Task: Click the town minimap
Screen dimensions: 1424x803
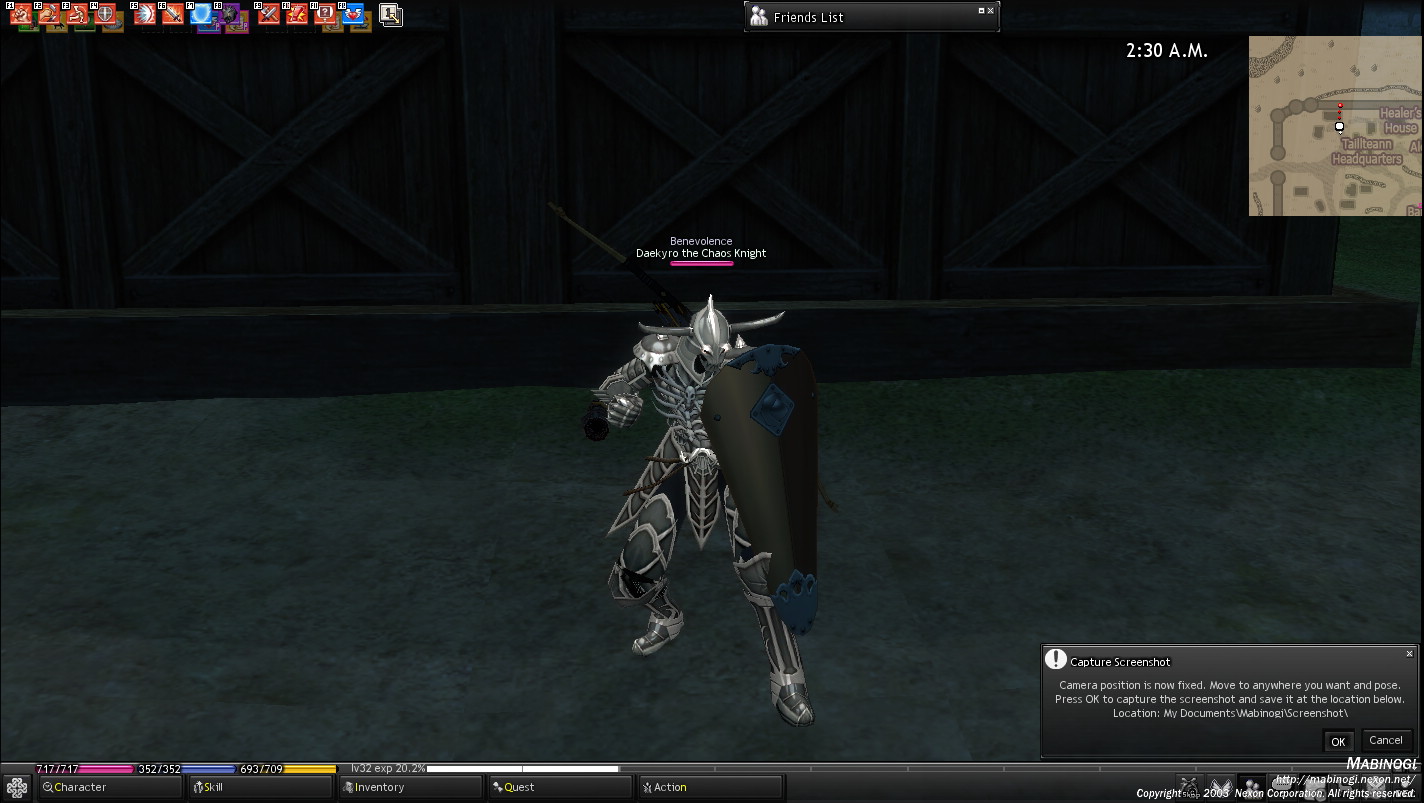Action: tap(1334, 126)
